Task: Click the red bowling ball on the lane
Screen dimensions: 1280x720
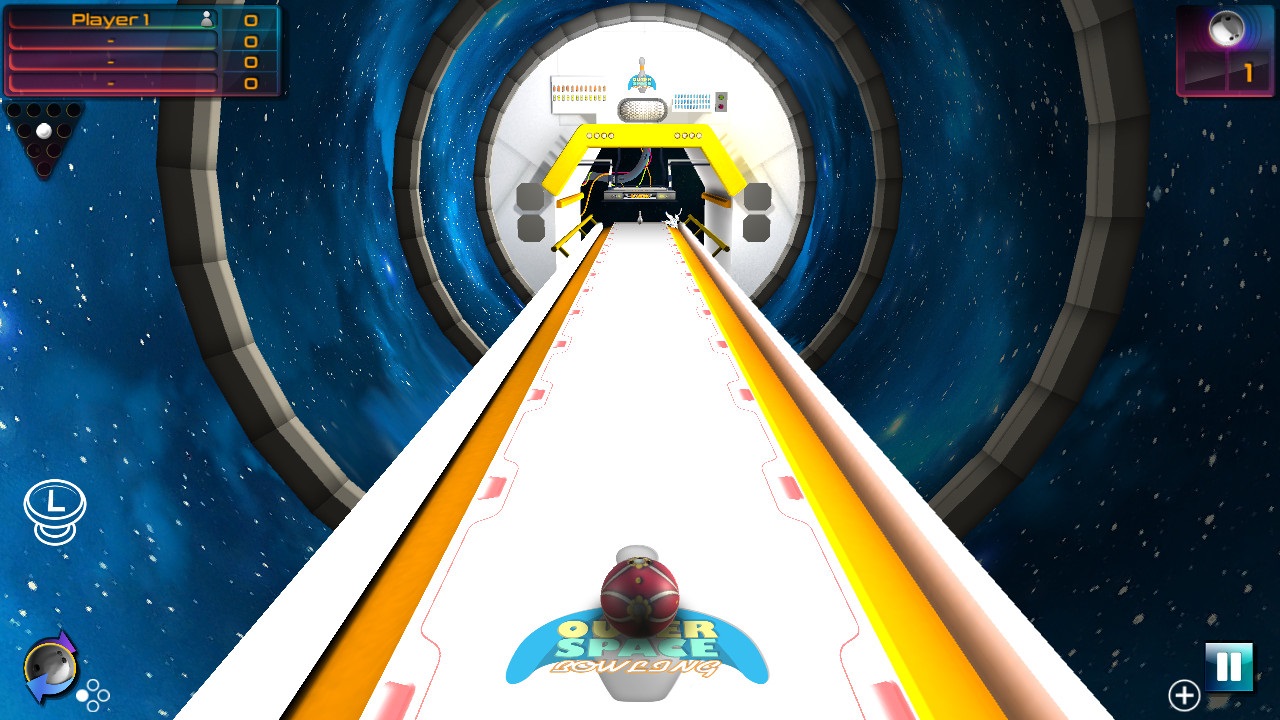Action: click(x=638, y=596)
